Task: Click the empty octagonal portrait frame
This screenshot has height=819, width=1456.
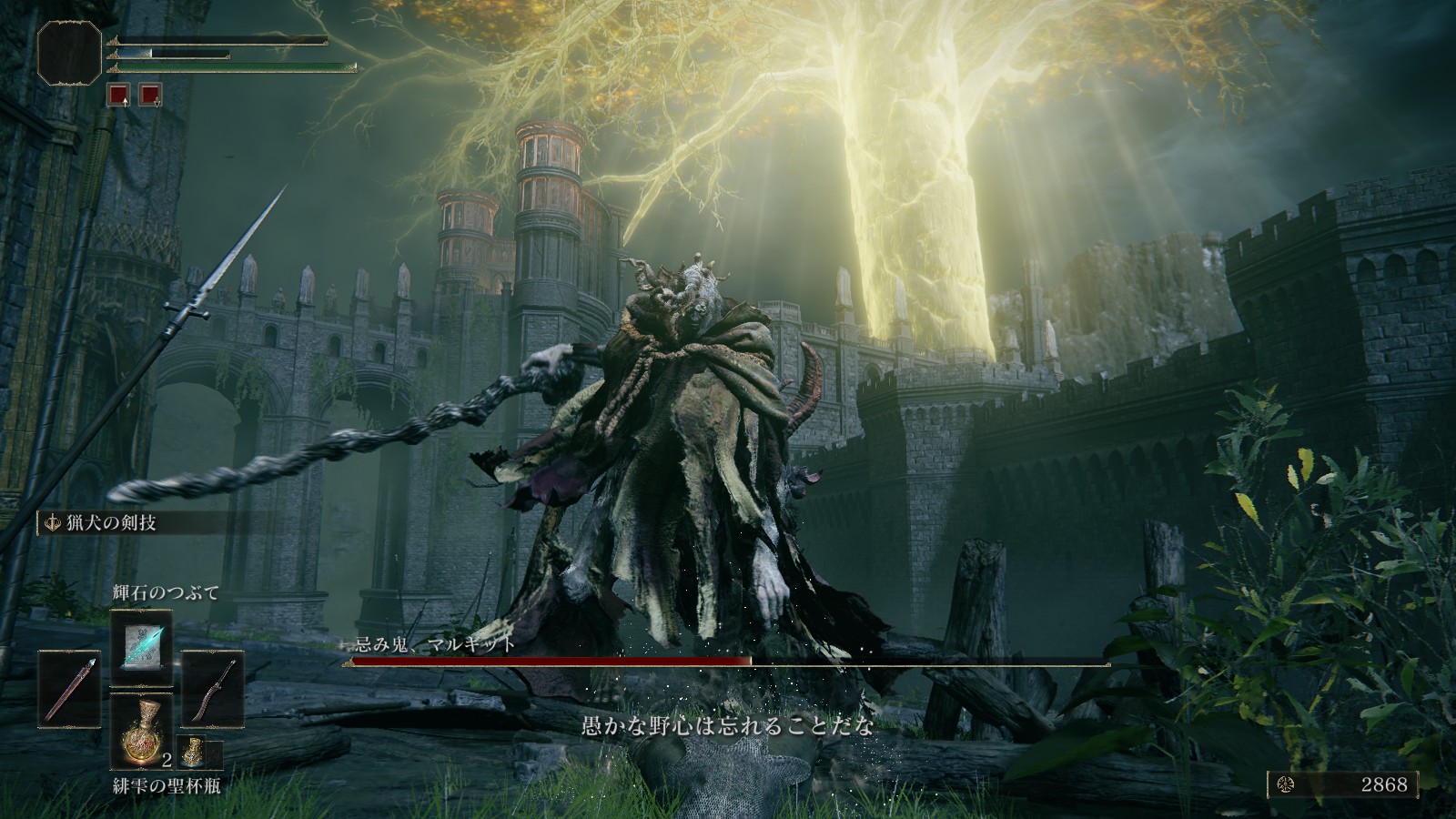Action: [69, 52]
